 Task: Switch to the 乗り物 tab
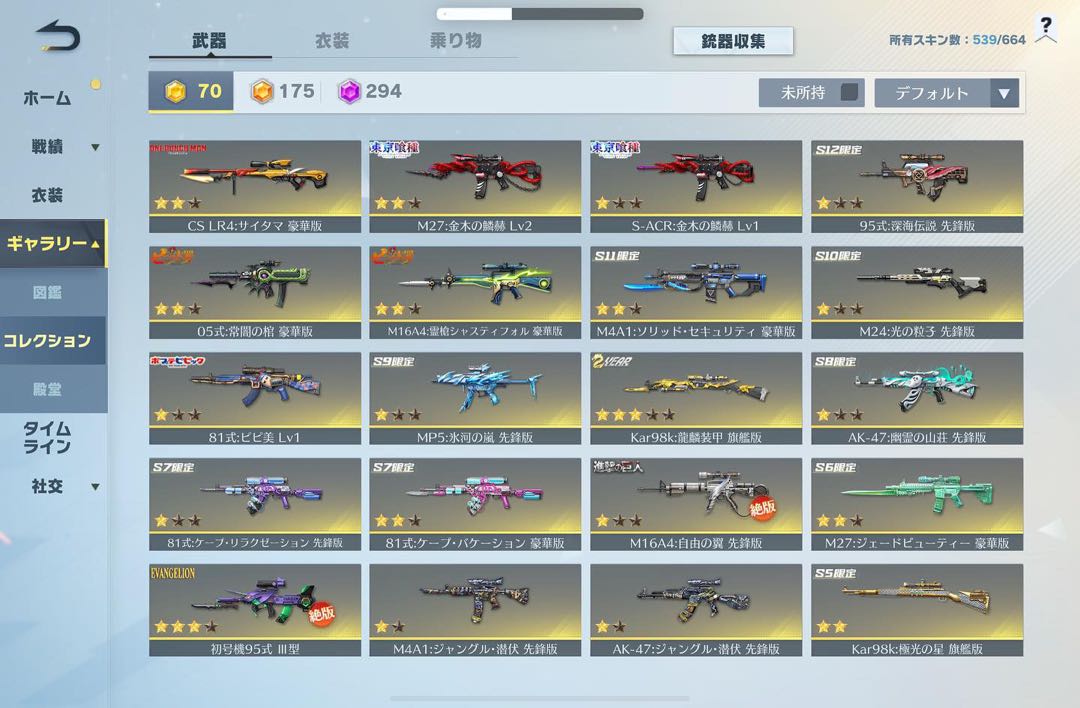click(455, 41)
